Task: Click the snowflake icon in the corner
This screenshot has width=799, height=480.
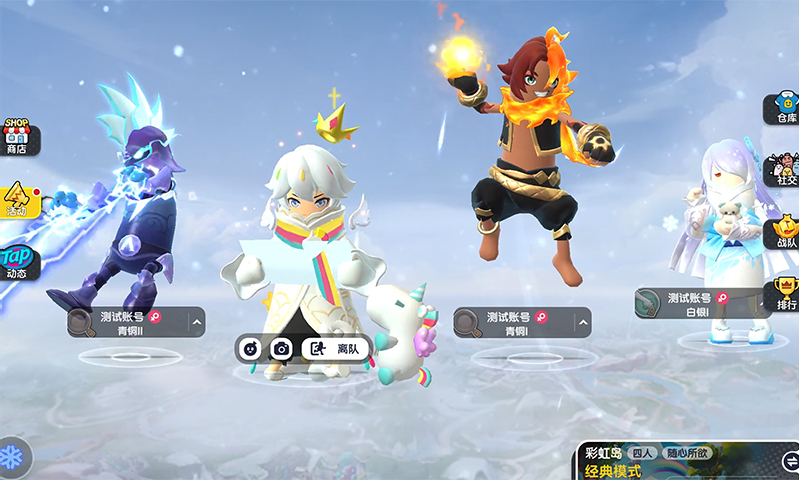Action: coord(13,456)
